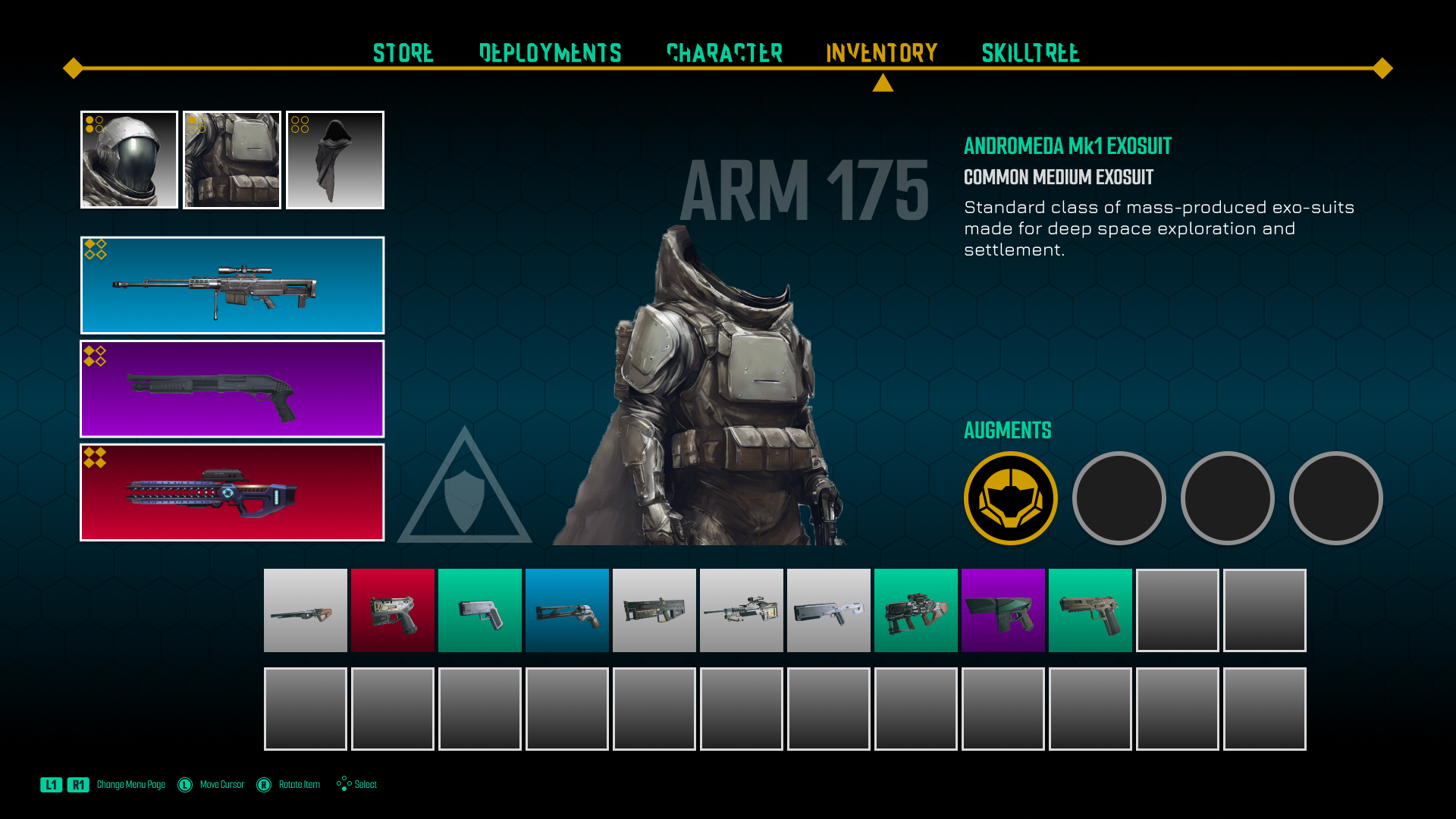Select the red pistol in the inventory grid
The width and height of the screenshot is (1456, 819).
[392, 610]
